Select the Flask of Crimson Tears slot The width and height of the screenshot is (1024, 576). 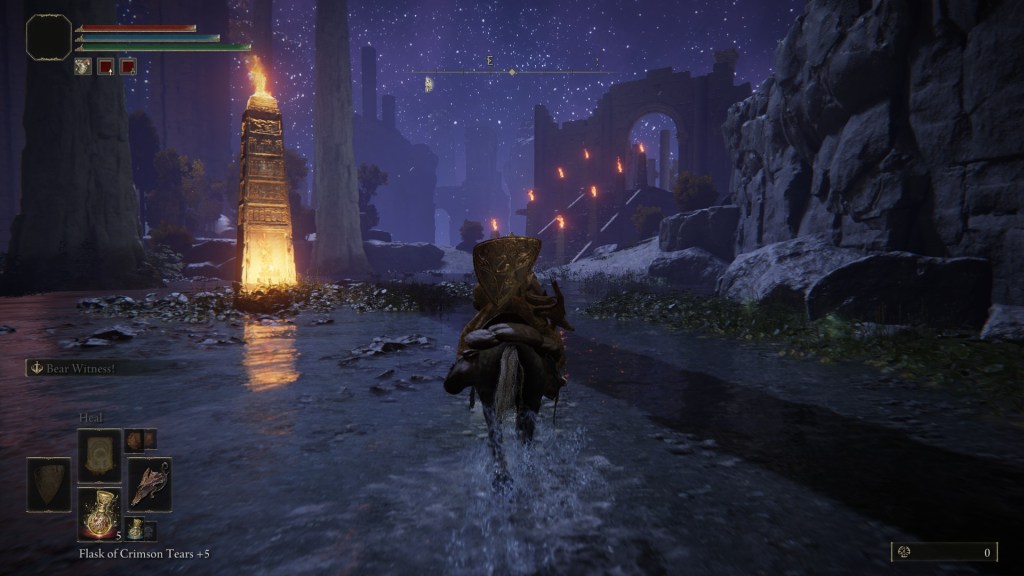[99, 513]
